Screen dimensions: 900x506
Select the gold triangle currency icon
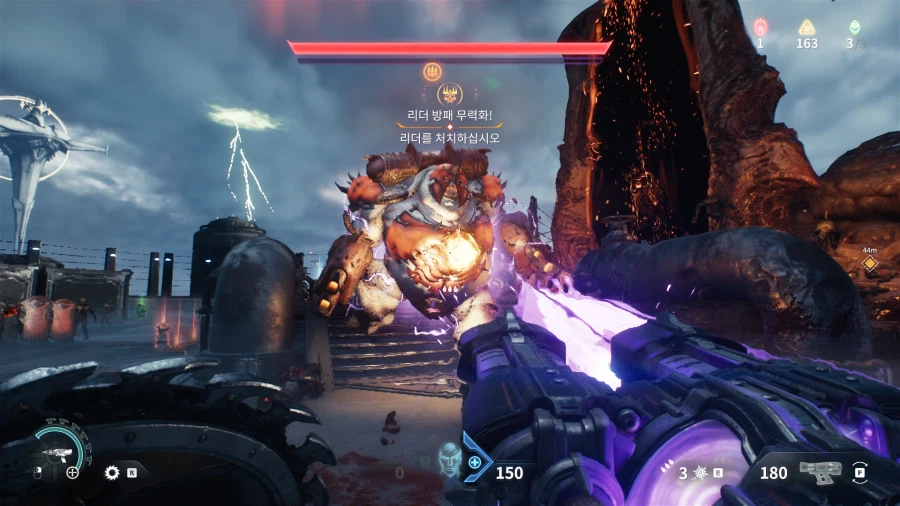806,27
